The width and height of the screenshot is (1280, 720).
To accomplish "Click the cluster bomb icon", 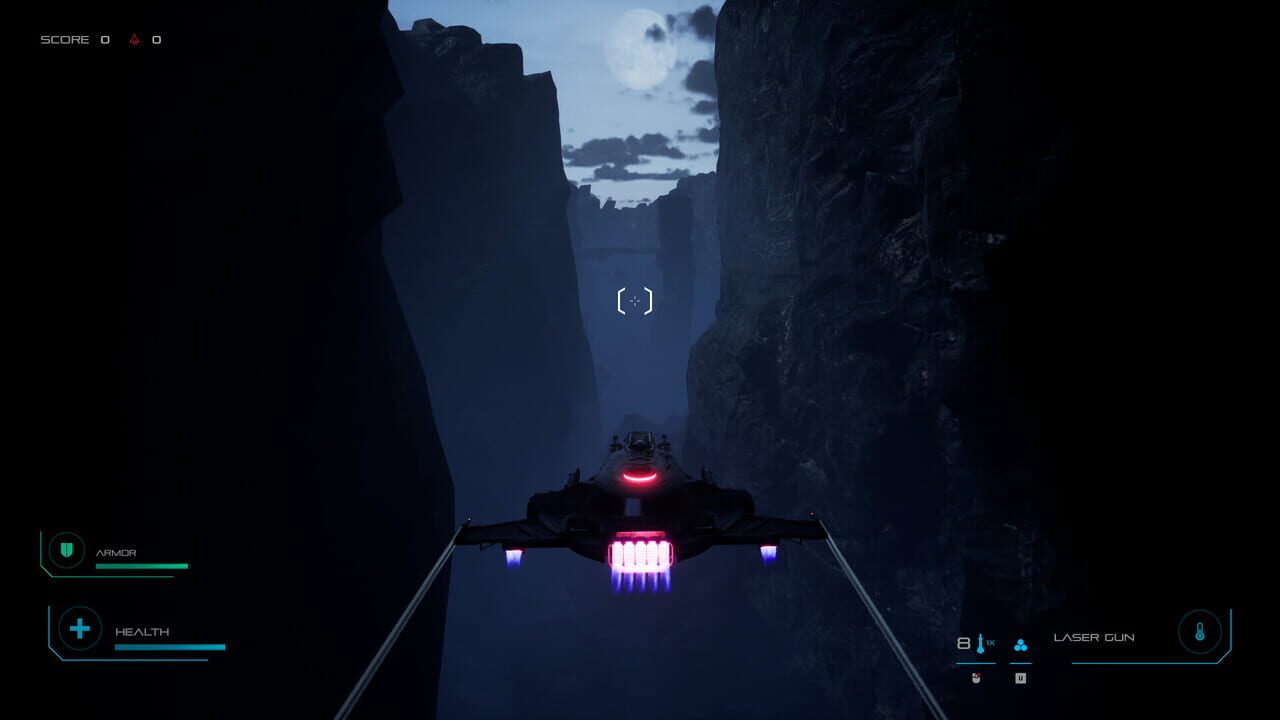I will click(x=1021, y=645).
